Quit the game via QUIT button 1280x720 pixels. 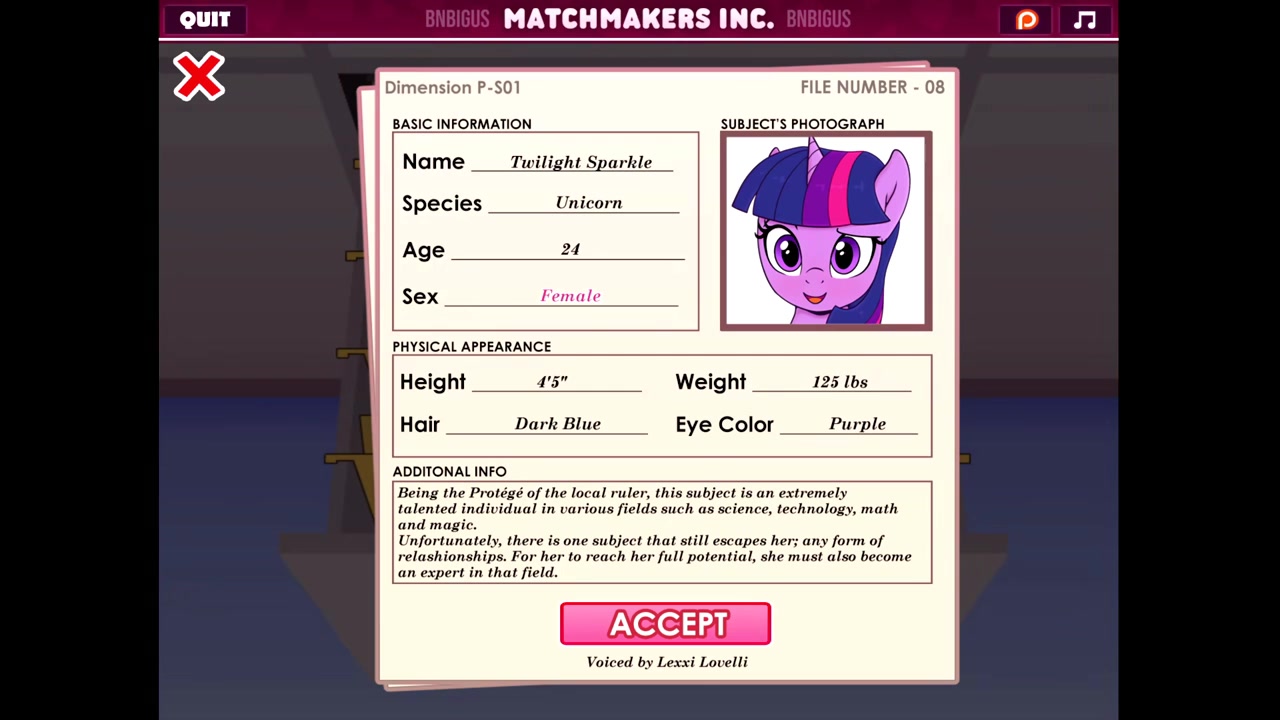click(205, 19)
